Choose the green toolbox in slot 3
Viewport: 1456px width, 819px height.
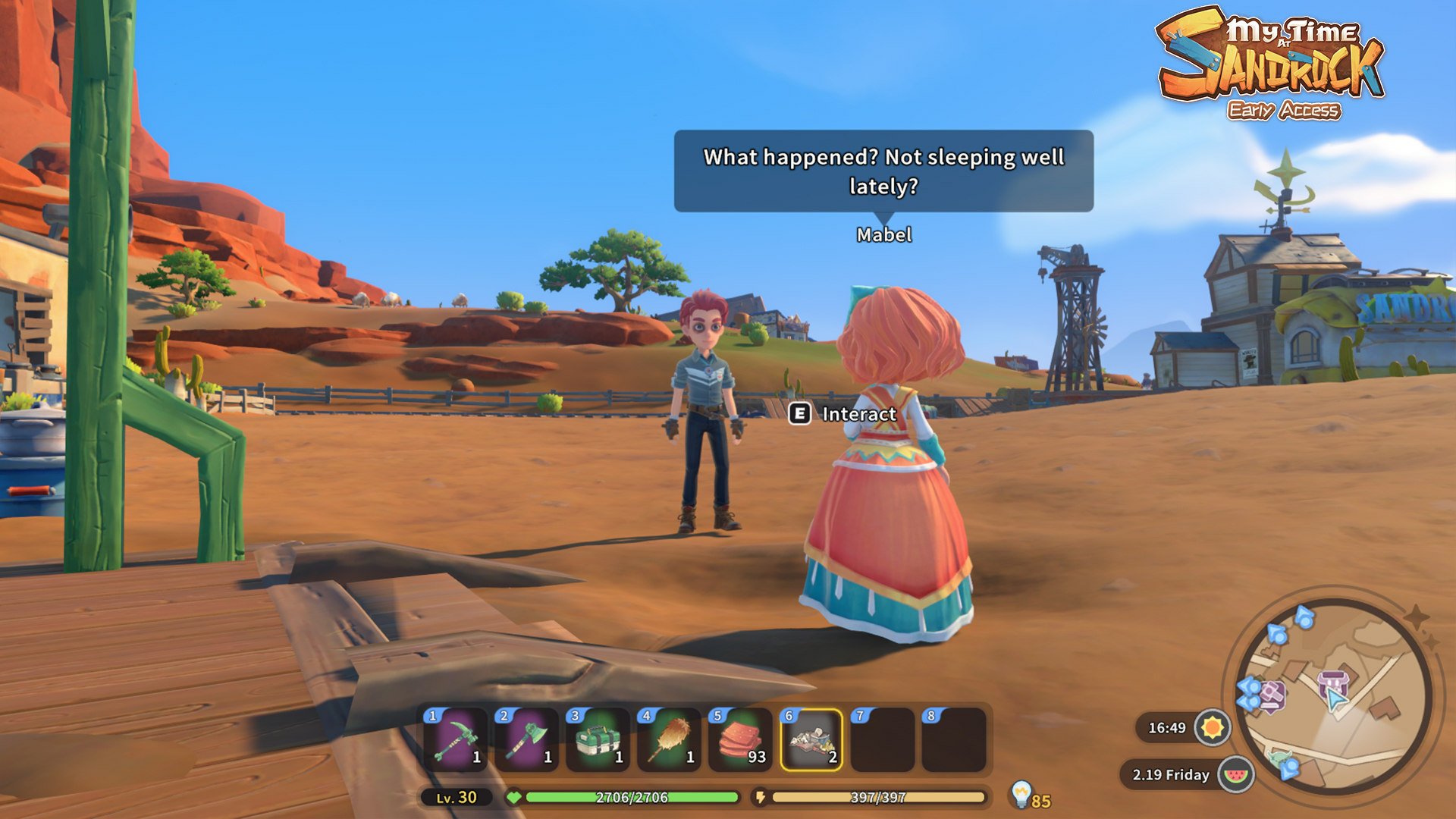[x=598, y=739]
